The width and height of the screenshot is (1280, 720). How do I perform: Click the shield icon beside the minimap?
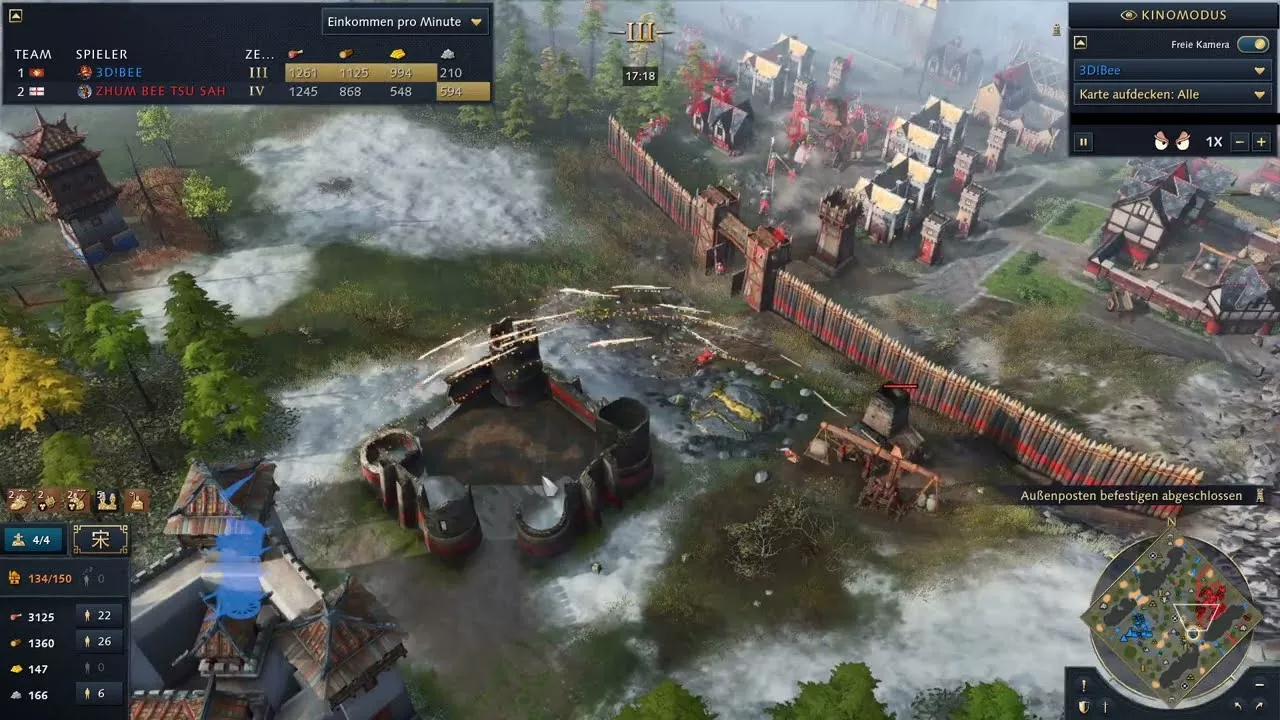click(1083, 706)
